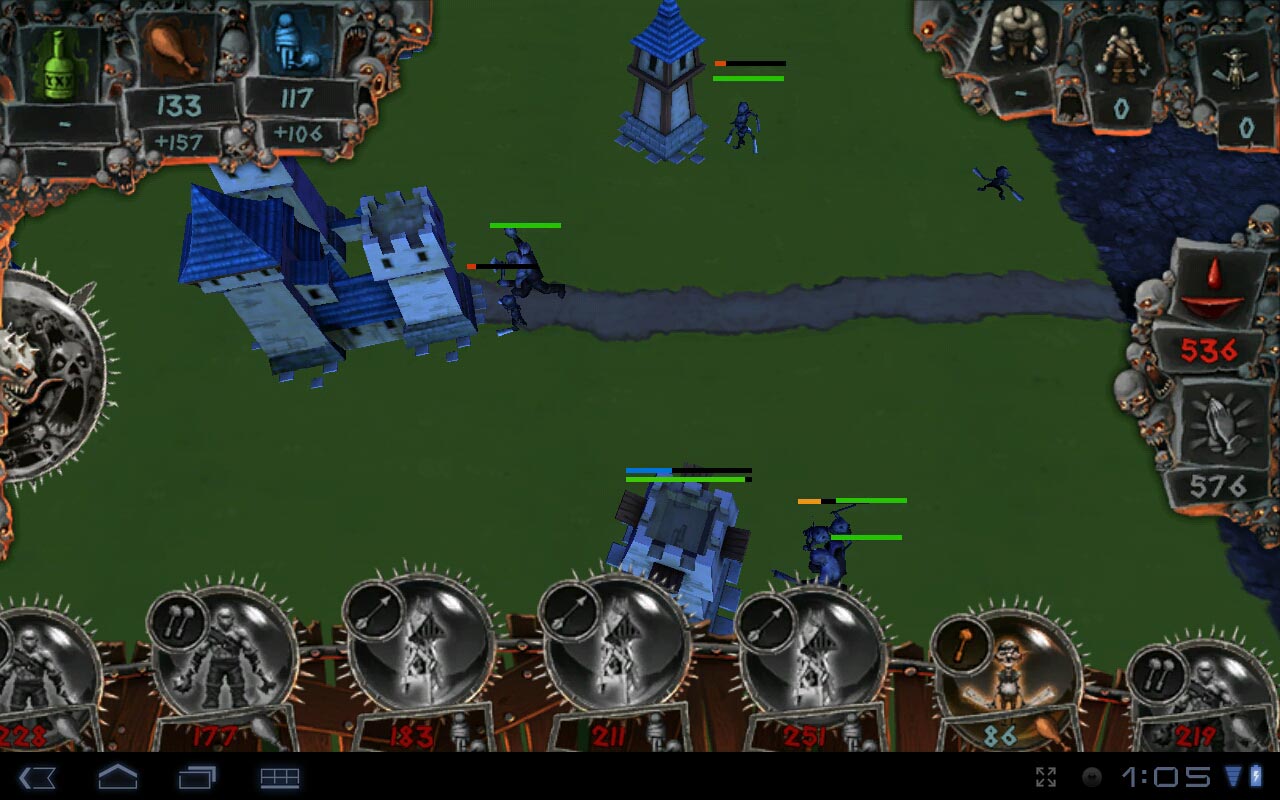Select the armored warrior portrait

coord(1121,55)
